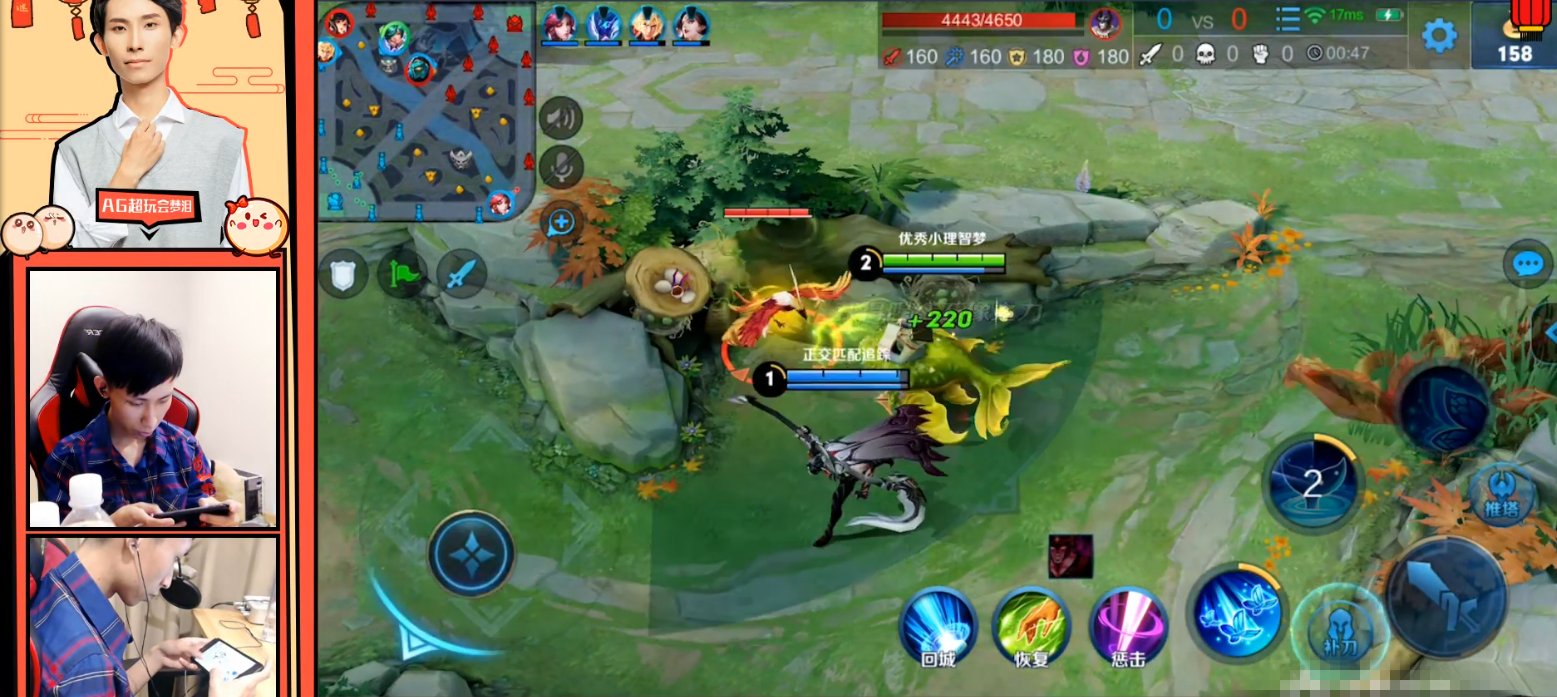Open the gold shop showing 158
The width and height of the screenshot is (1557, 697).
[x=1514, y=35]
